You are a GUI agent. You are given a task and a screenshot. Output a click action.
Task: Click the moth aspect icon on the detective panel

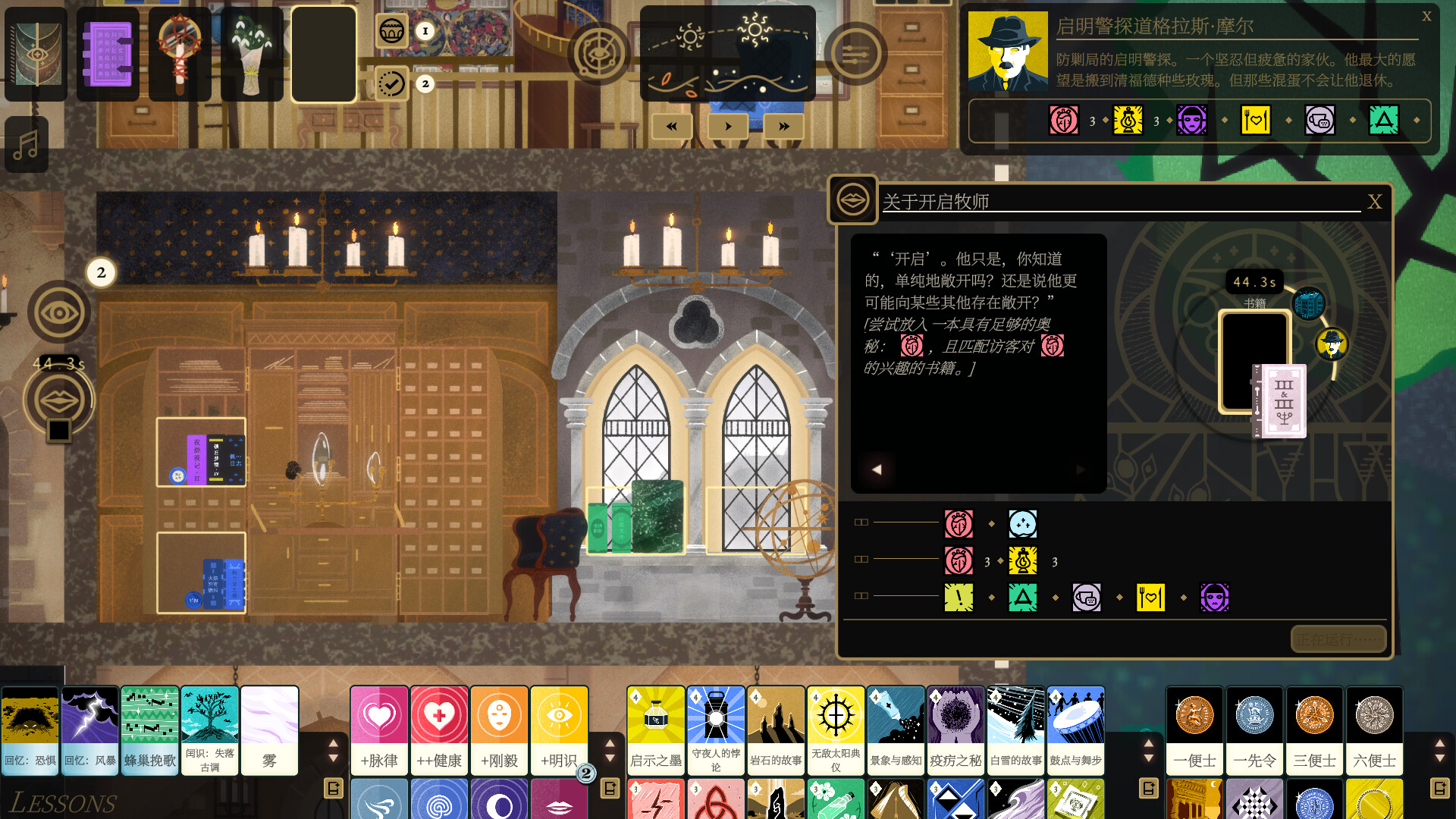1064,121
